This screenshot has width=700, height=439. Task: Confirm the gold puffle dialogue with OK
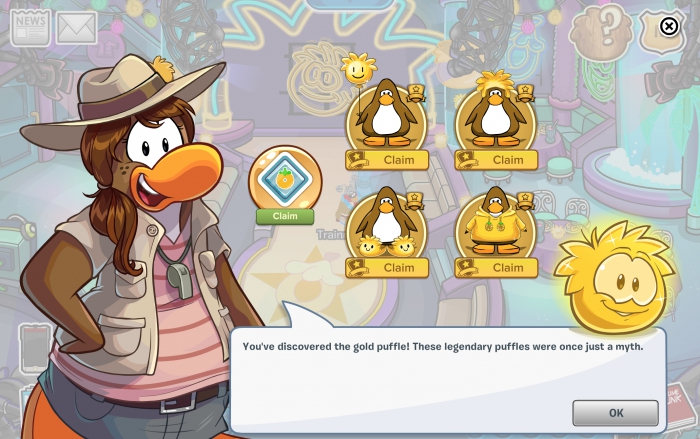tap(615, 412)
